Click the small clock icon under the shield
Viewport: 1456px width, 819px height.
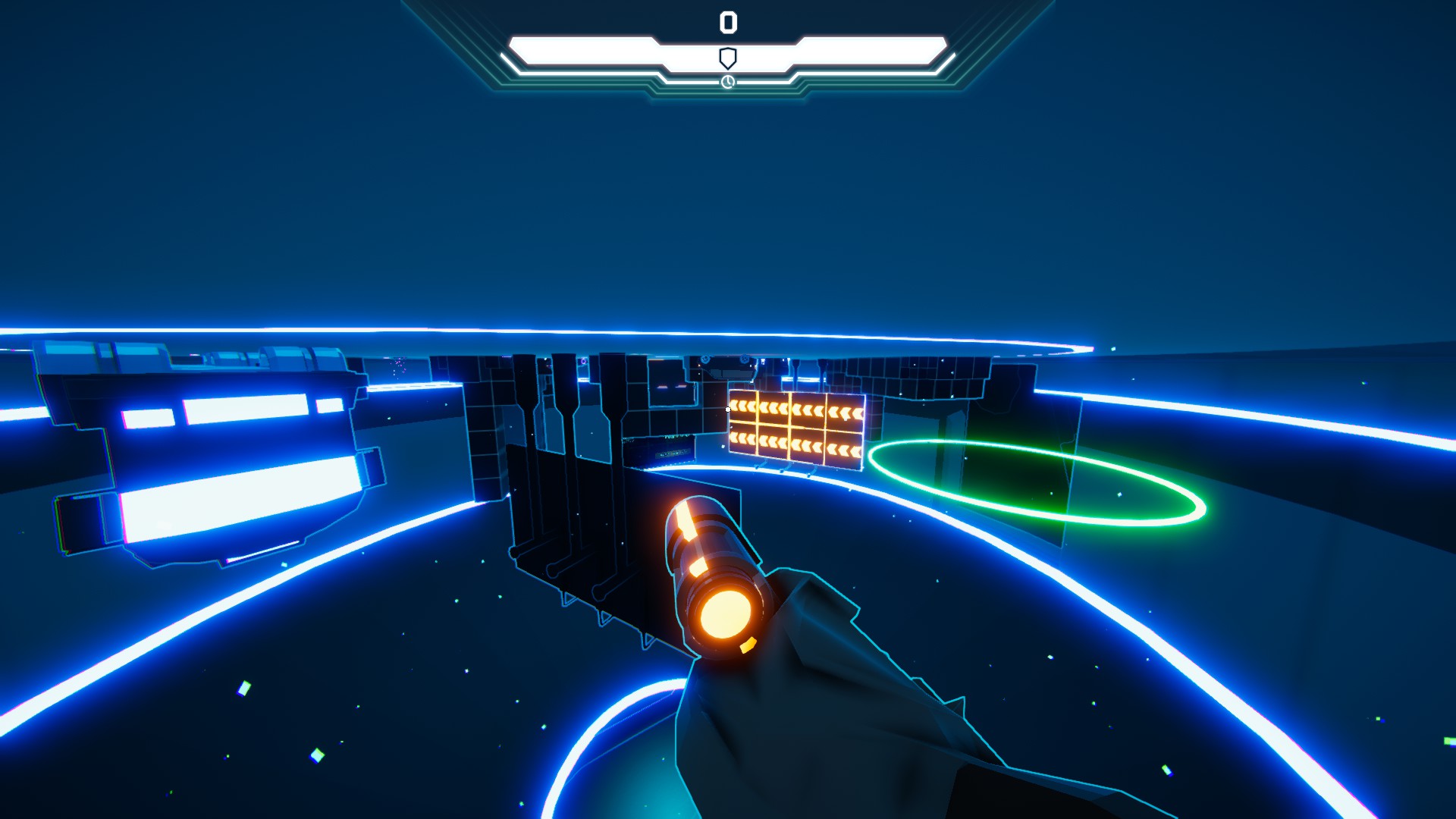[728, 82]
